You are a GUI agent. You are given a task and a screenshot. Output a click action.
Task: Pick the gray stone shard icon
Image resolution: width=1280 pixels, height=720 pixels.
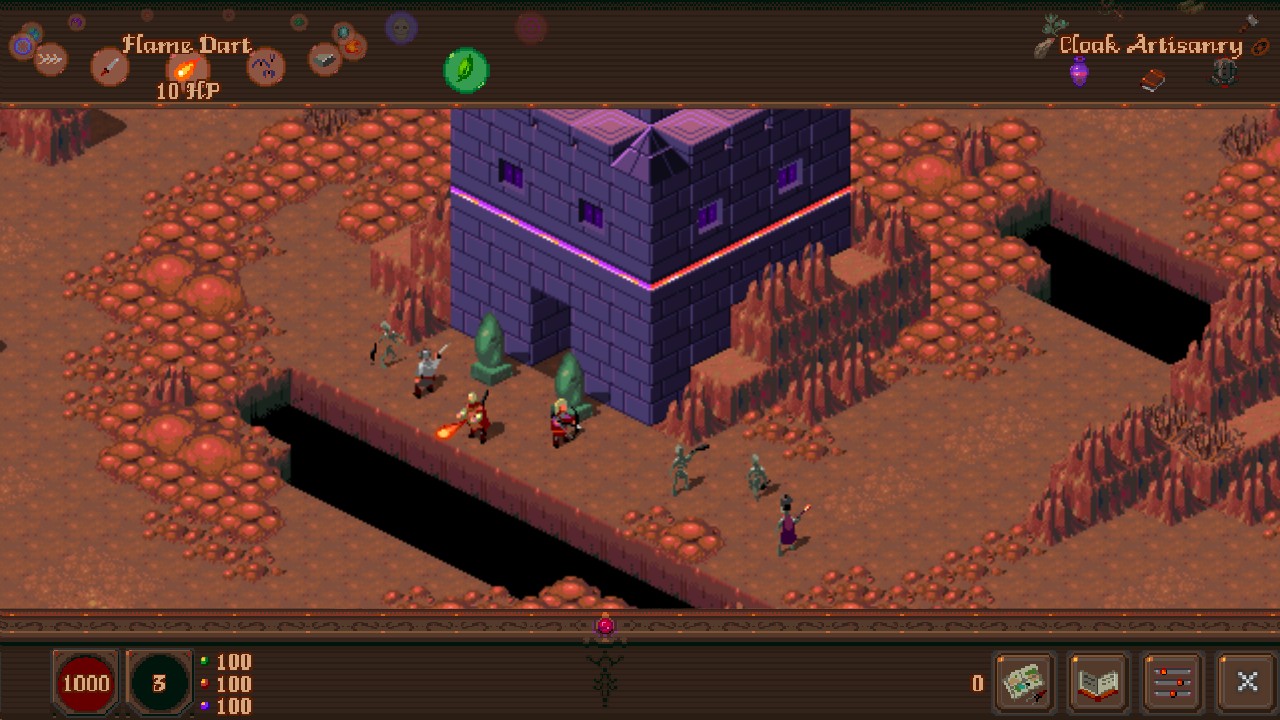tap(324, 59)
